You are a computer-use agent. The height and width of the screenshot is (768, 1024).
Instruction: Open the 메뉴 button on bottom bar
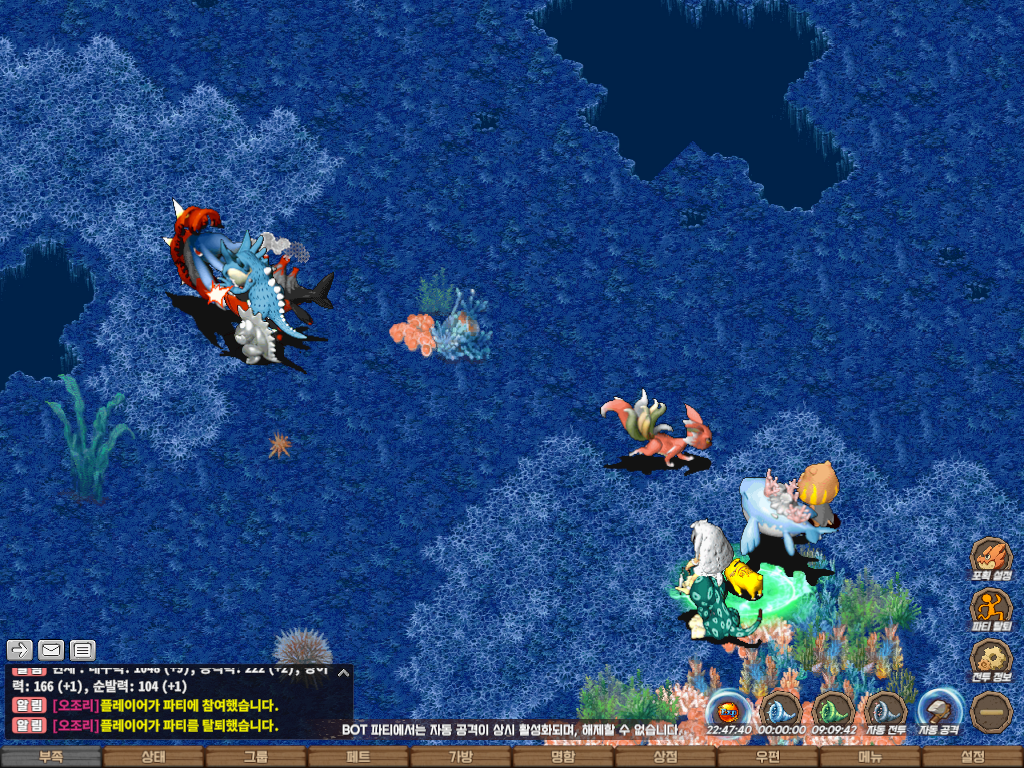click(870, 757)
